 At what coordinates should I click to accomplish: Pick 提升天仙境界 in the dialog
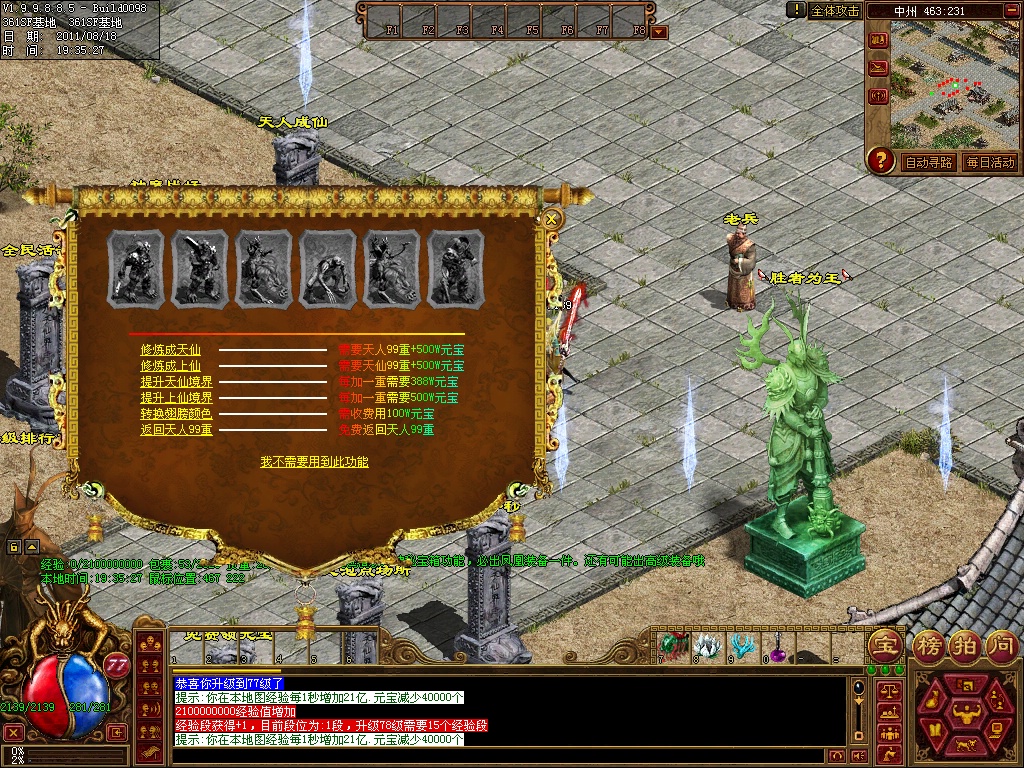(x=176, y=382)
